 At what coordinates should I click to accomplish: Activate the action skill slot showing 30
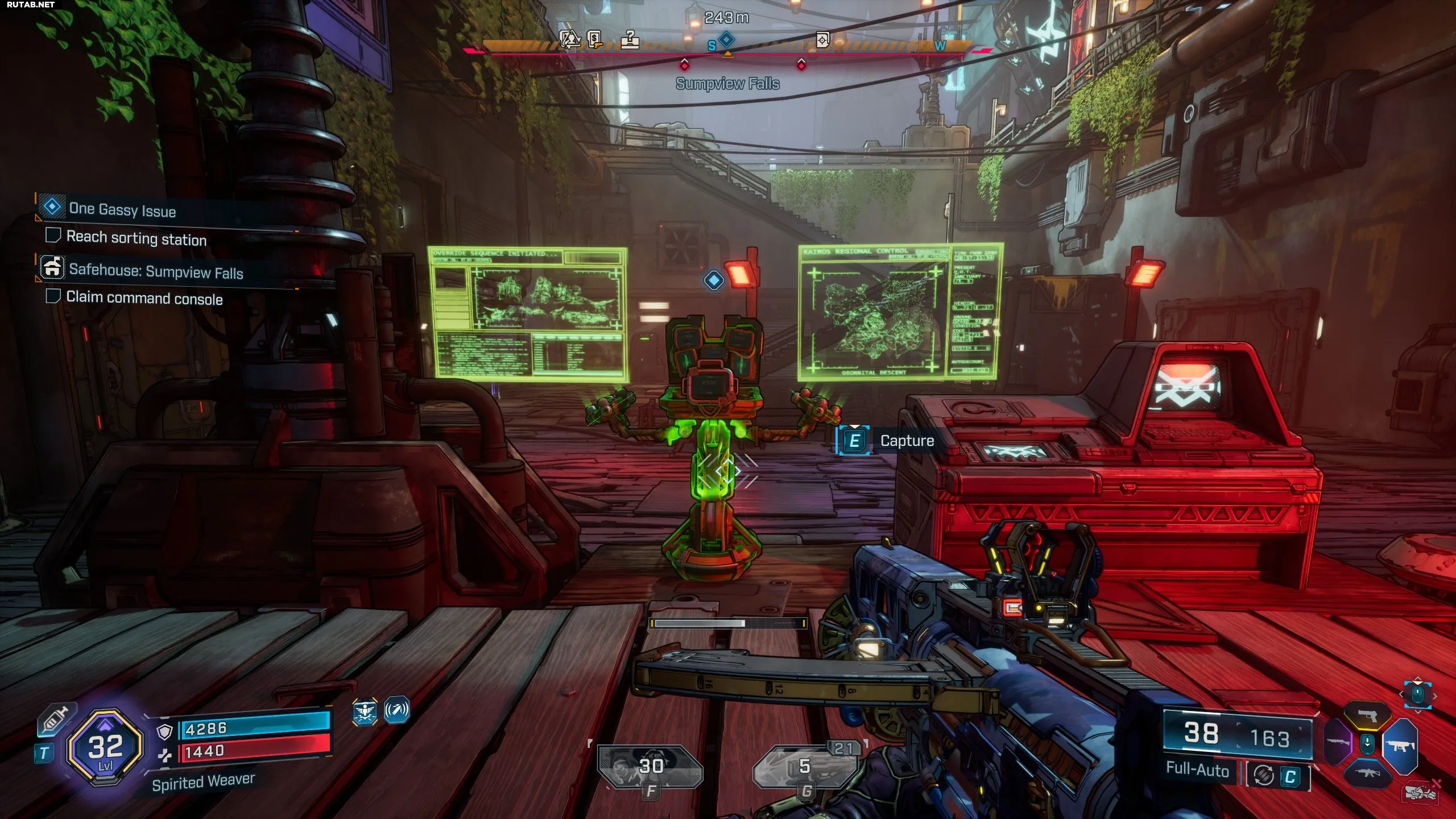(650, 768)
